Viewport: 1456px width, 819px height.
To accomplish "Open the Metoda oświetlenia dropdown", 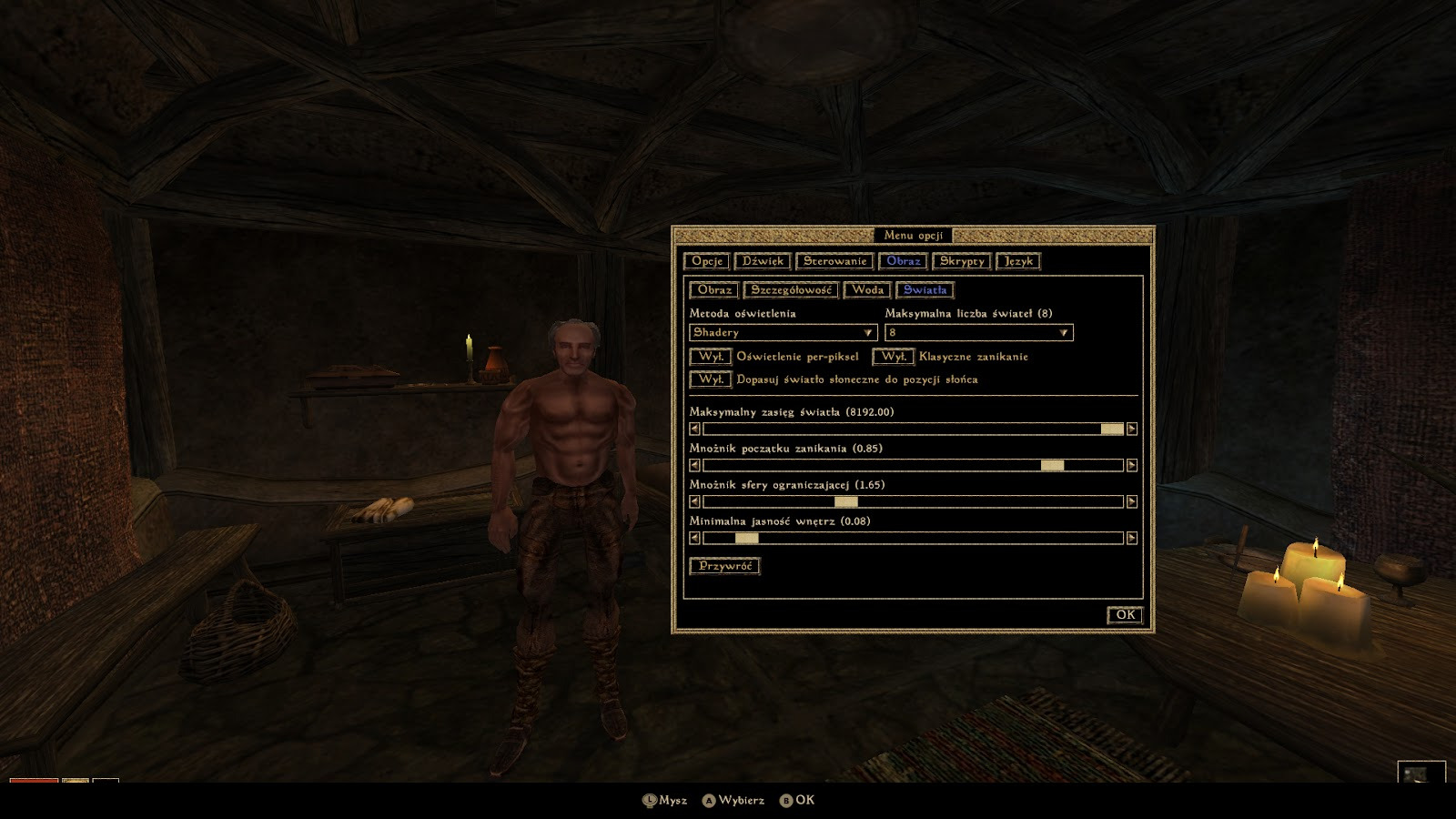I will tap(783, 333).
